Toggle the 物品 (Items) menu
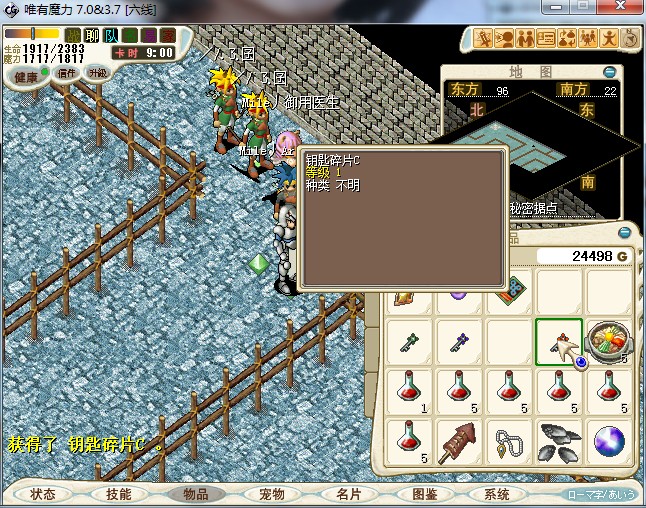The image size is (646, 508). pyautogui.click(x=194, y=494)
